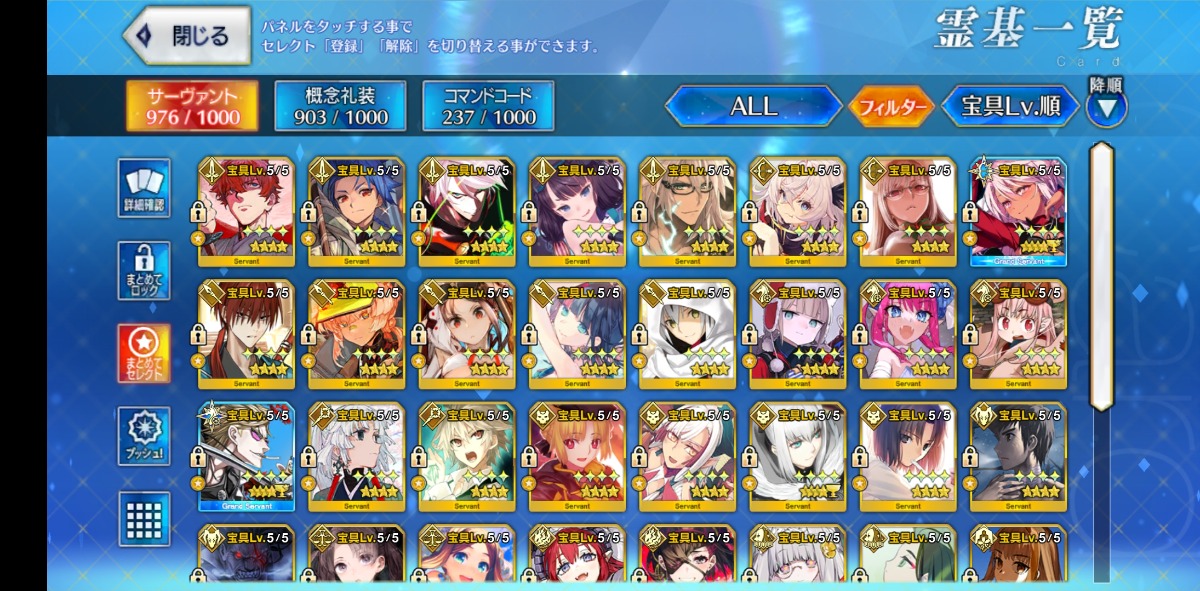Screen dimensions: 1200x591
Task: Tap the プッシュ! button
Action: point(144,436)
